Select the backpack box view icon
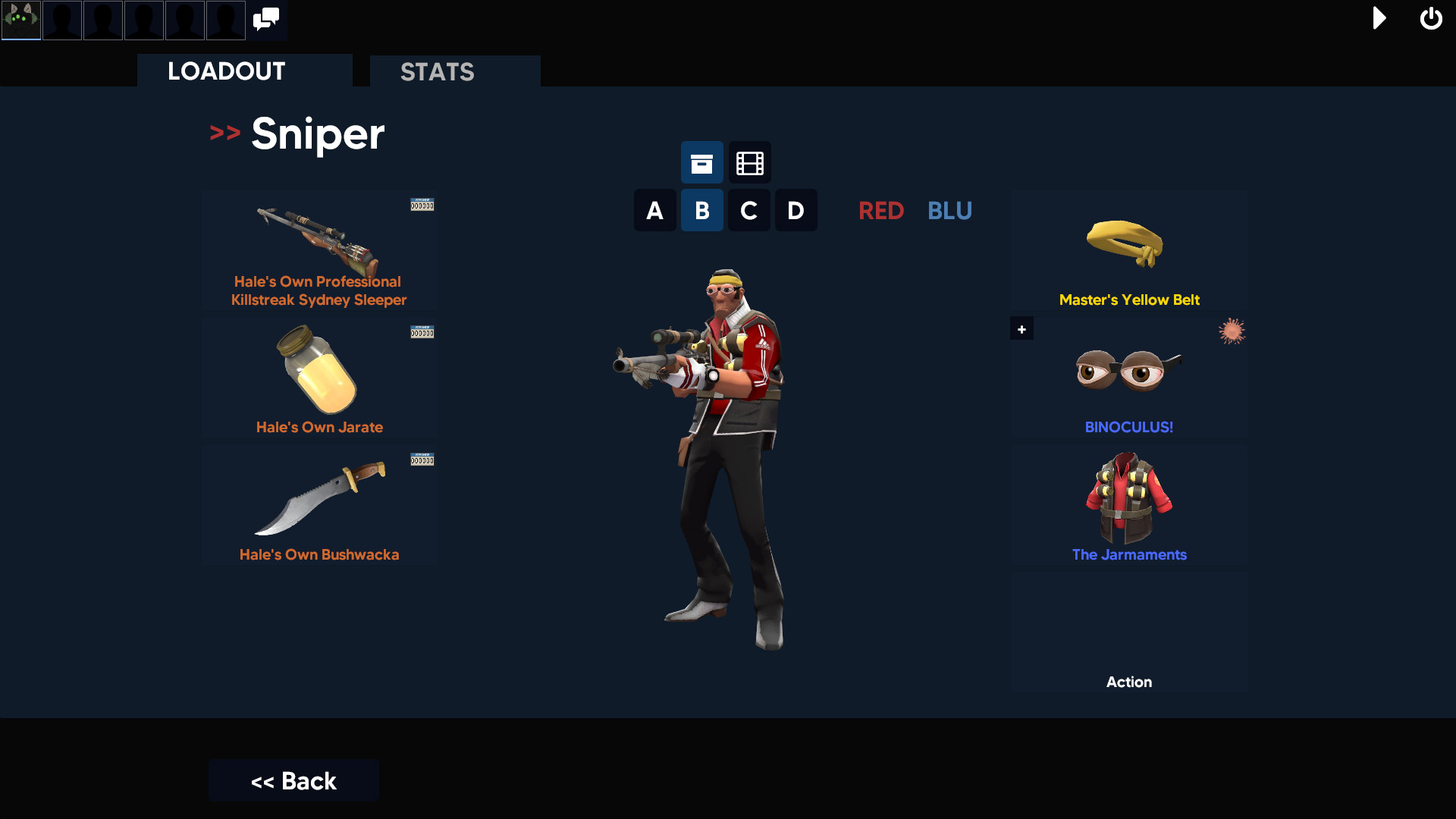This screenshot has height=819, width=1456. [701, 162]
